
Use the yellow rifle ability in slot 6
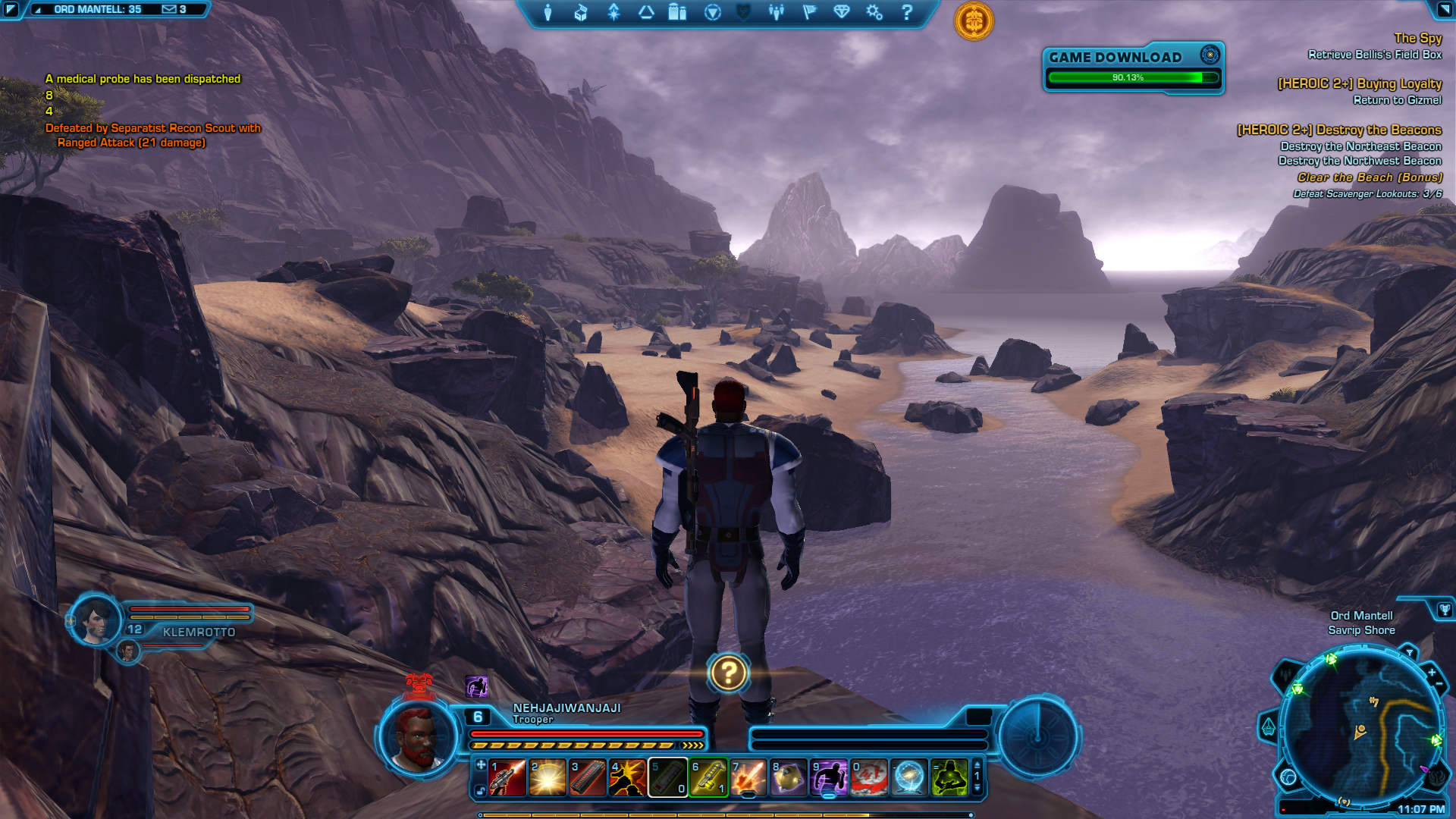pos(708,778)
